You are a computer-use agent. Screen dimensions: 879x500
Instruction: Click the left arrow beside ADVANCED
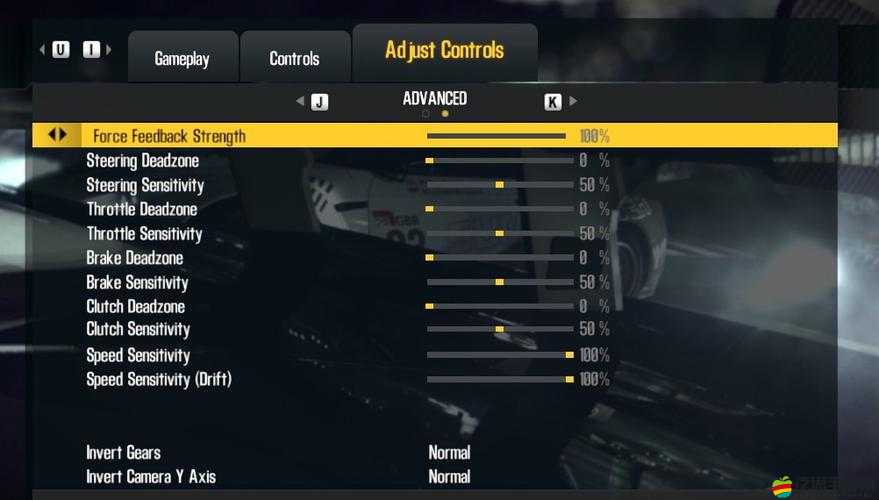click(x=300, y=101)
